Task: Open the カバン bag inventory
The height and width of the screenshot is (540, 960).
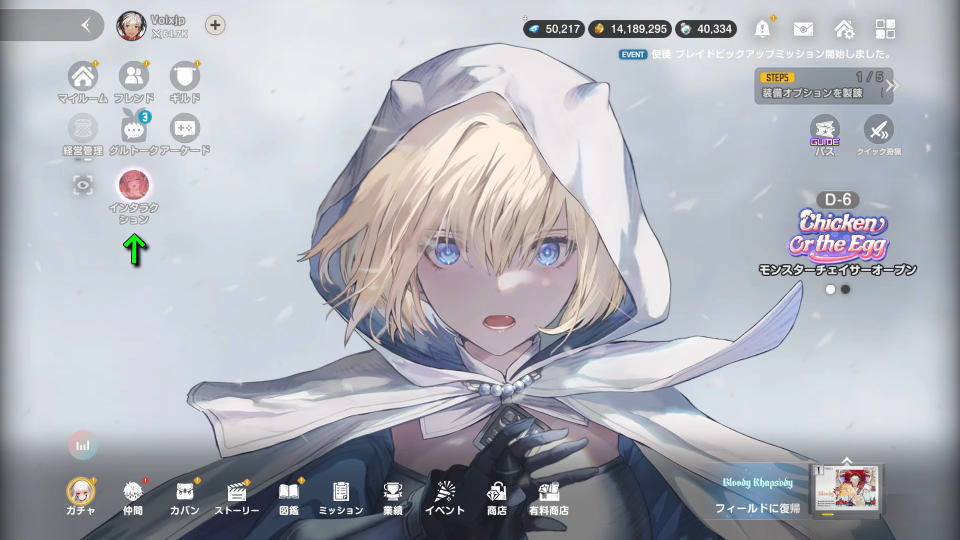Action: (185, 493)
